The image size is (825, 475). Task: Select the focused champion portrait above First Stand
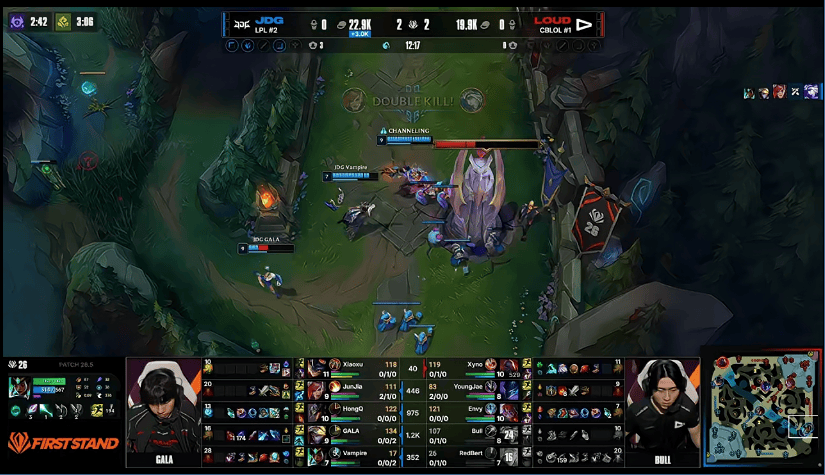[x=19, y=387]
